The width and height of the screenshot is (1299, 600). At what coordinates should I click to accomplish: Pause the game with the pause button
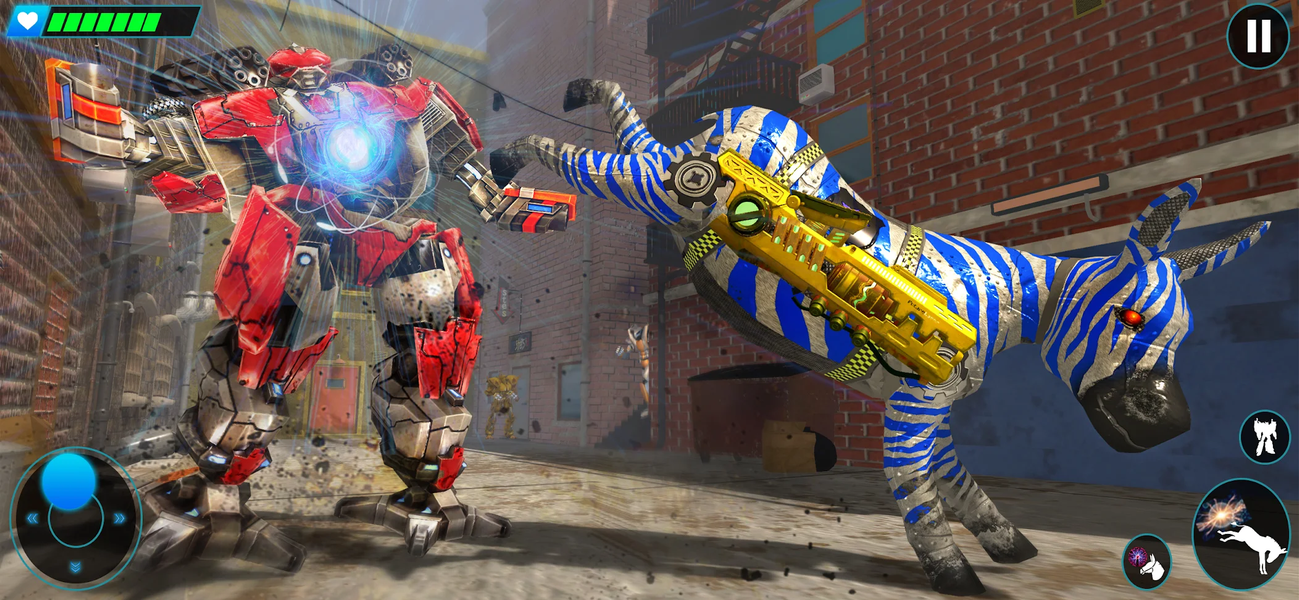click(1258, 36)
